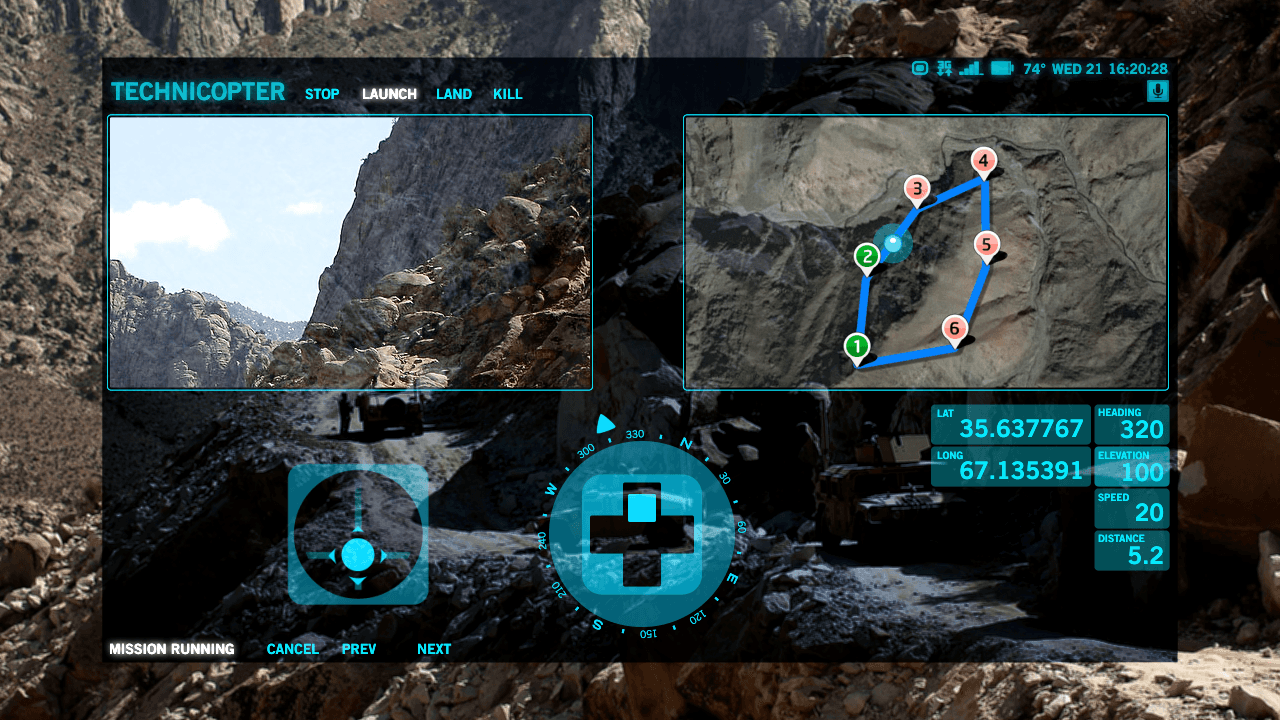1280x720 pixels.
Task: Switch to LAND mode
Action: point(453,94)
